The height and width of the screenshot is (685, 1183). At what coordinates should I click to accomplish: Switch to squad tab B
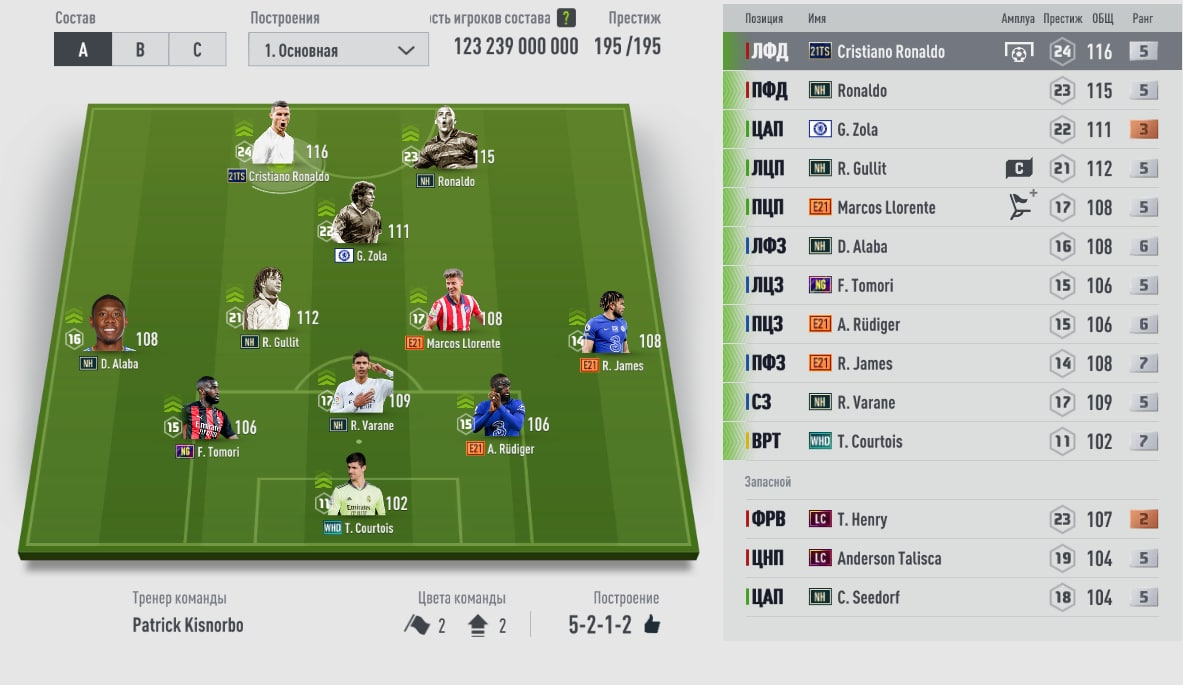click(140, 50)
